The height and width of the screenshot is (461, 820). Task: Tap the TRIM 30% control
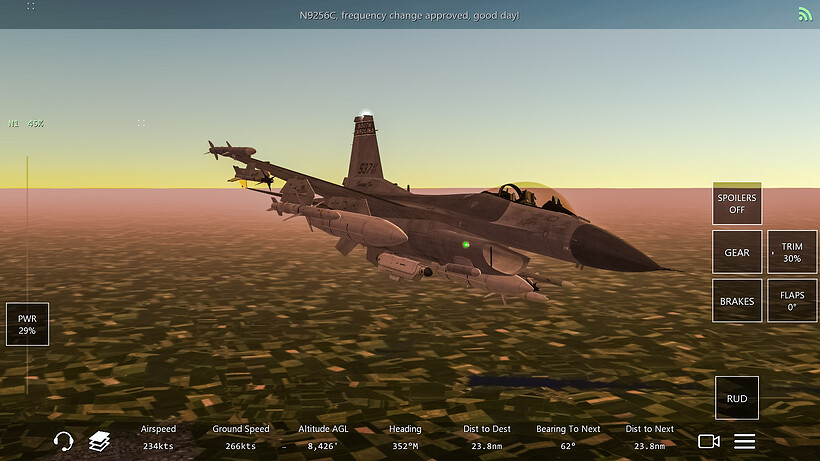click(792, 253)
